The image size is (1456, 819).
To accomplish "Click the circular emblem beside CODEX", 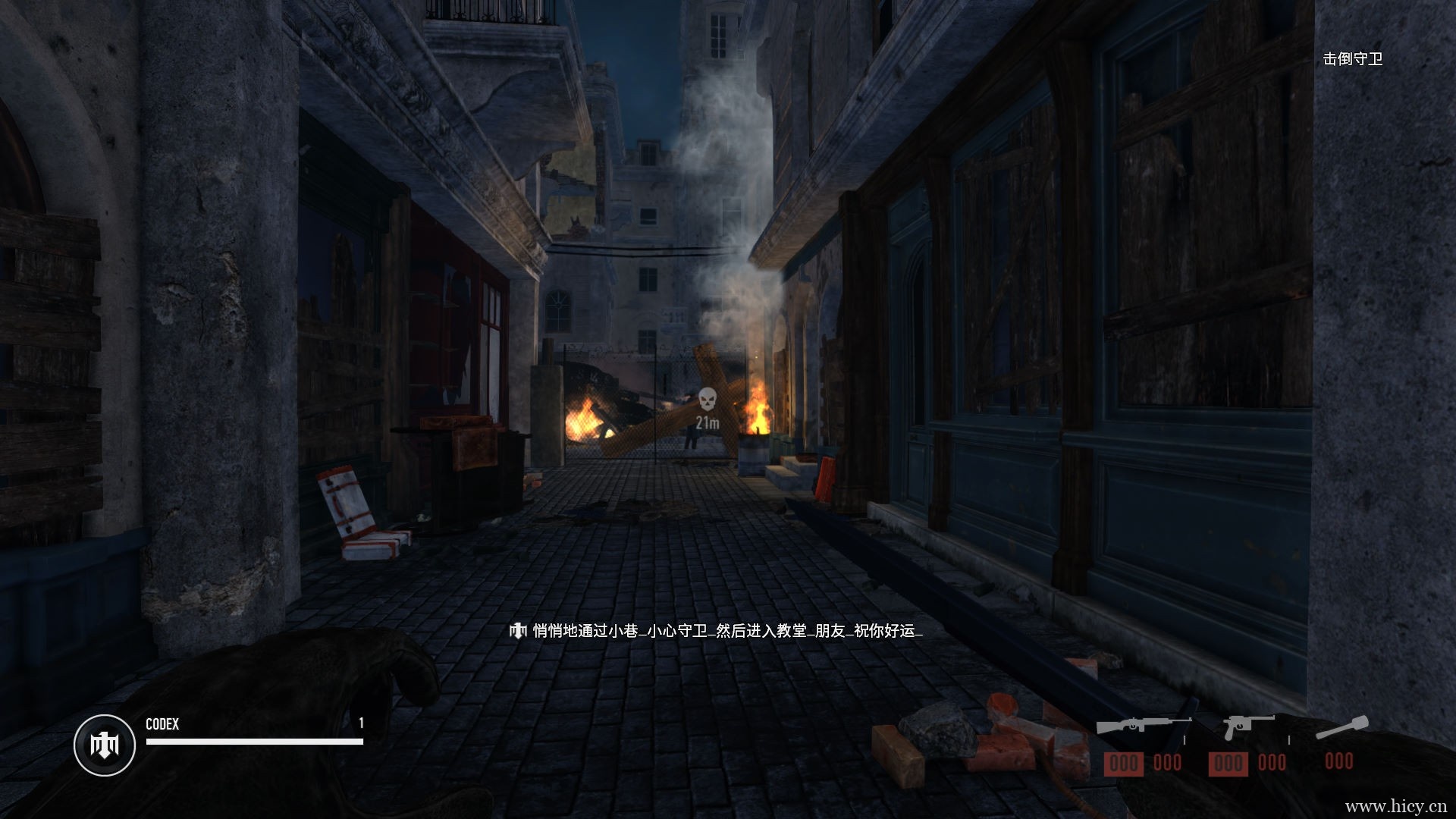I will (105, 745).
